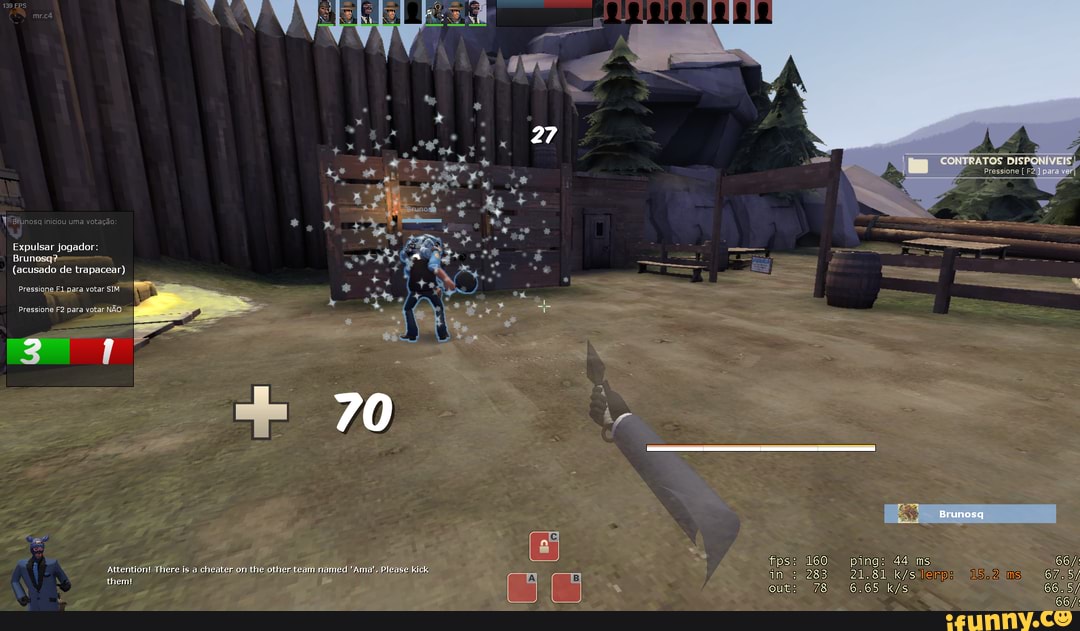Open the Contratos Disponíveis notification
This screenshot has height=631, width=1080.
990,165
